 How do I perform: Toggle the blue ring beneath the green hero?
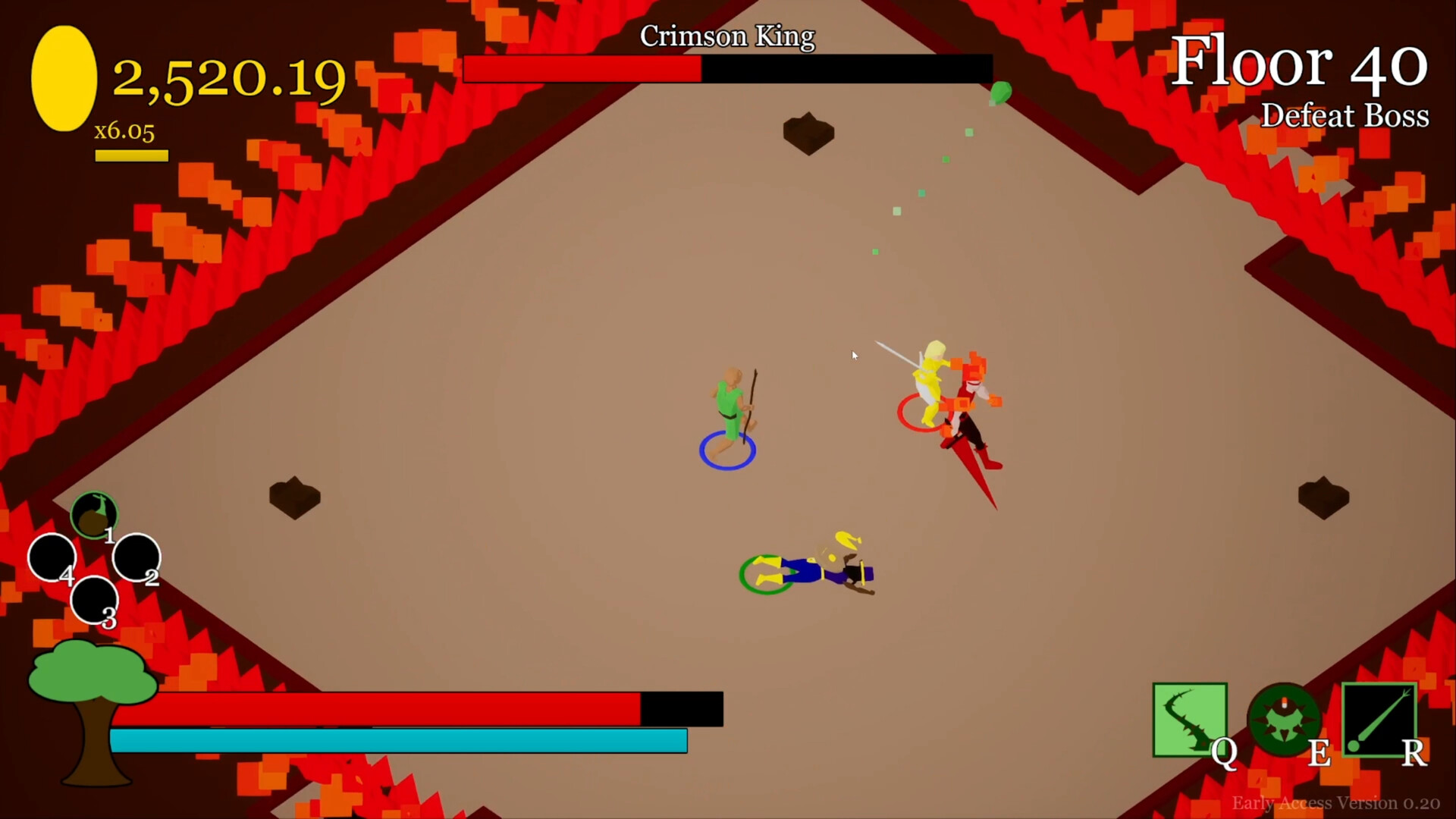(726, 449)
